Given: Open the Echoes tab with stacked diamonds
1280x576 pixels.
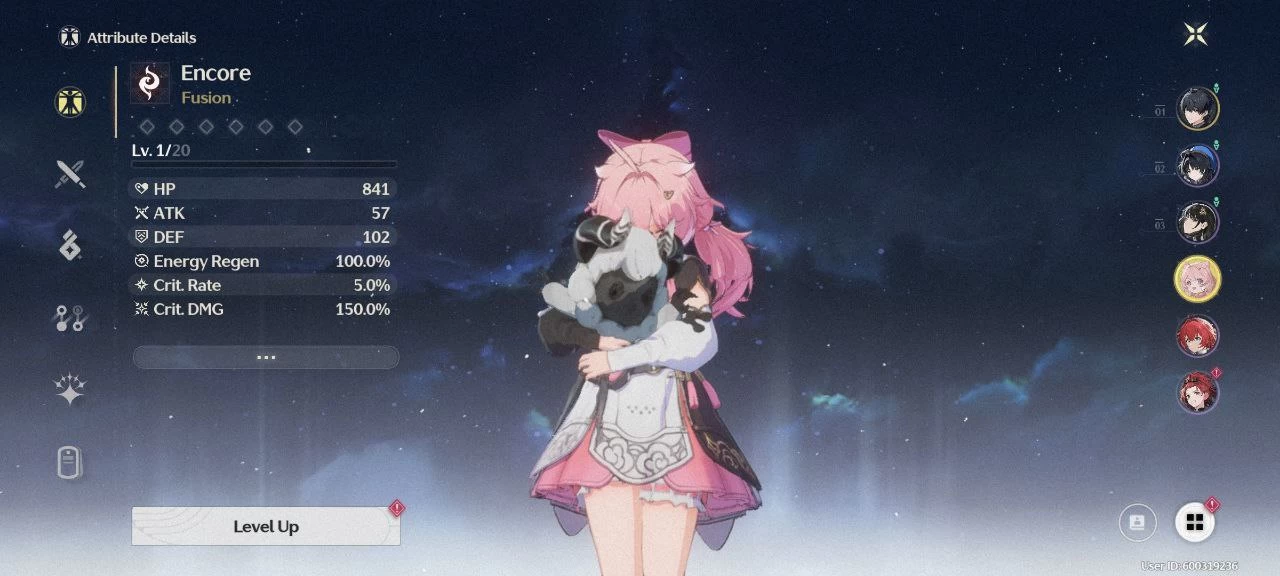Looking at the screenshot, I should click(70, 244).
